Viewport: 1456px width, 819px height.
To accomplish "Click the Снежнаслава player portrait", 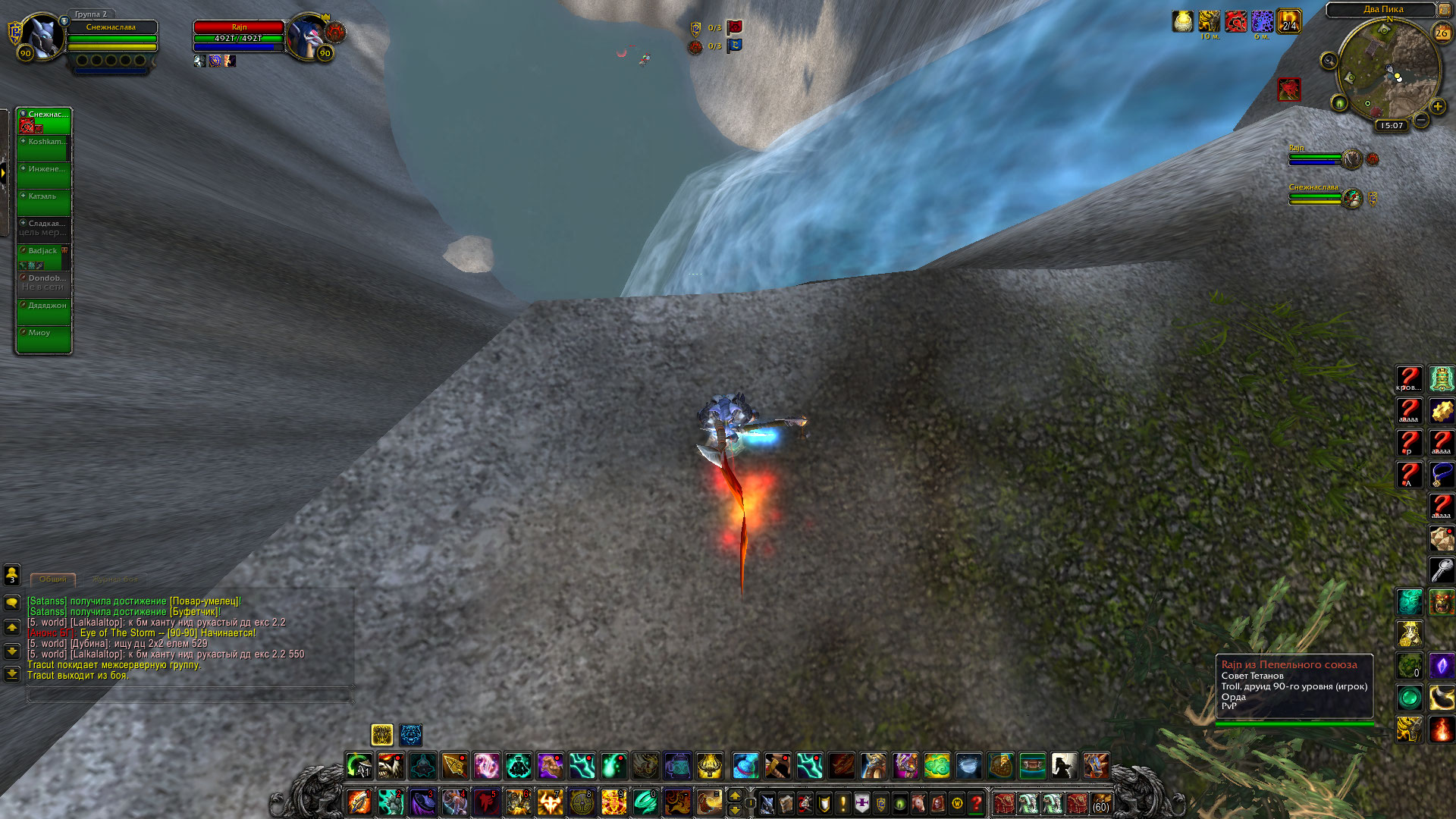I will 42,36.
